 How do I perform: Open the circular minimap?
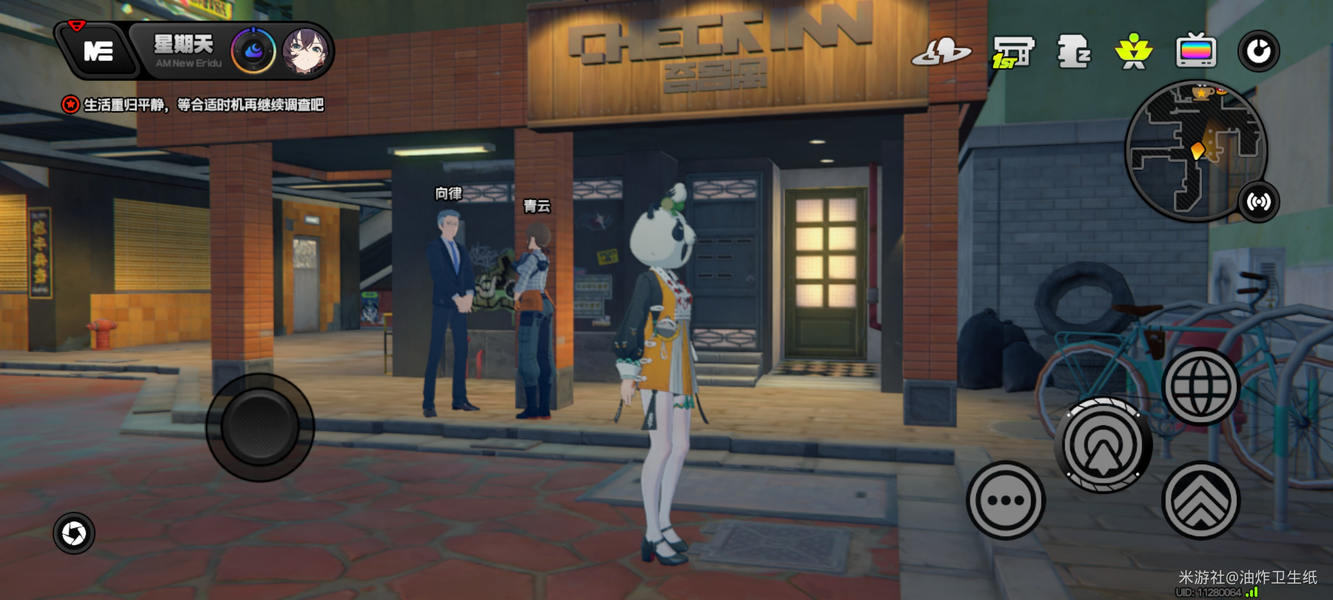tap(1195, 150)
